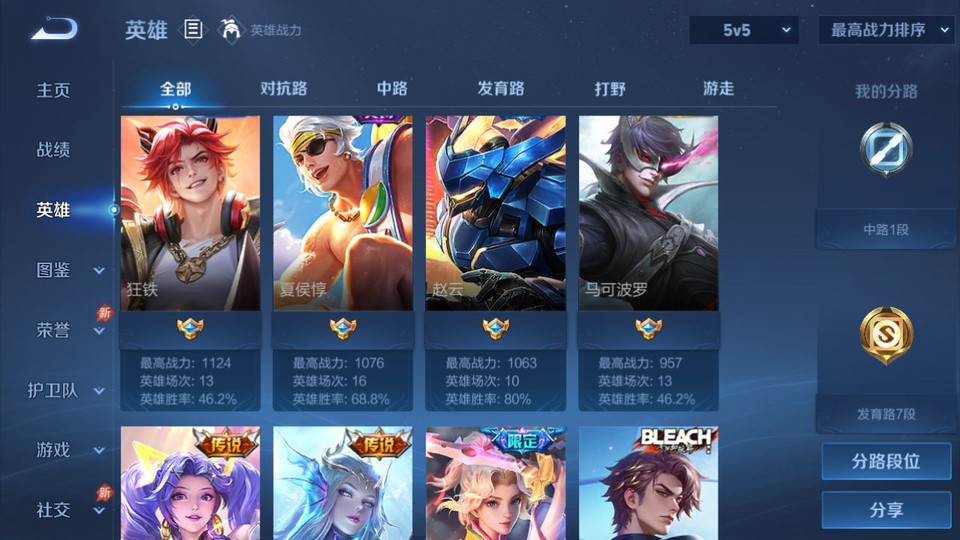Switch to the 中路 tab
Image resolution: width=960 pixels, height=540 pixels.
[392, 89]
